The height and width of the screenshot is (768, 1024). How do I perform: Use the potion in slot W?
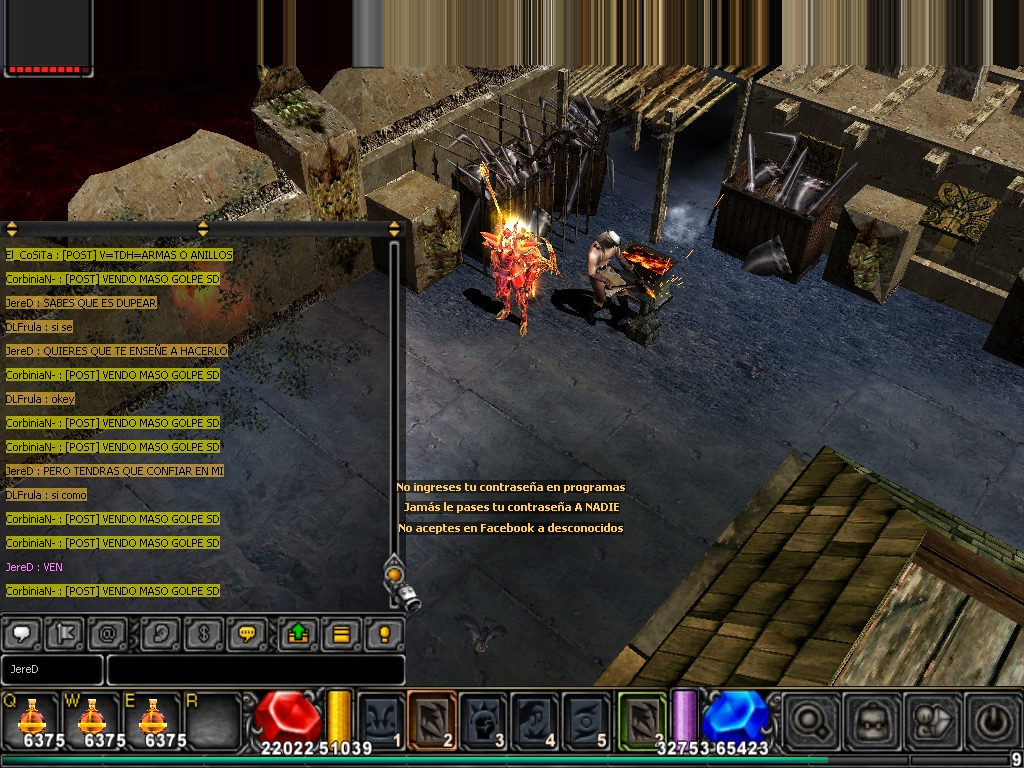pyautogui.click(x=92, y=718)
